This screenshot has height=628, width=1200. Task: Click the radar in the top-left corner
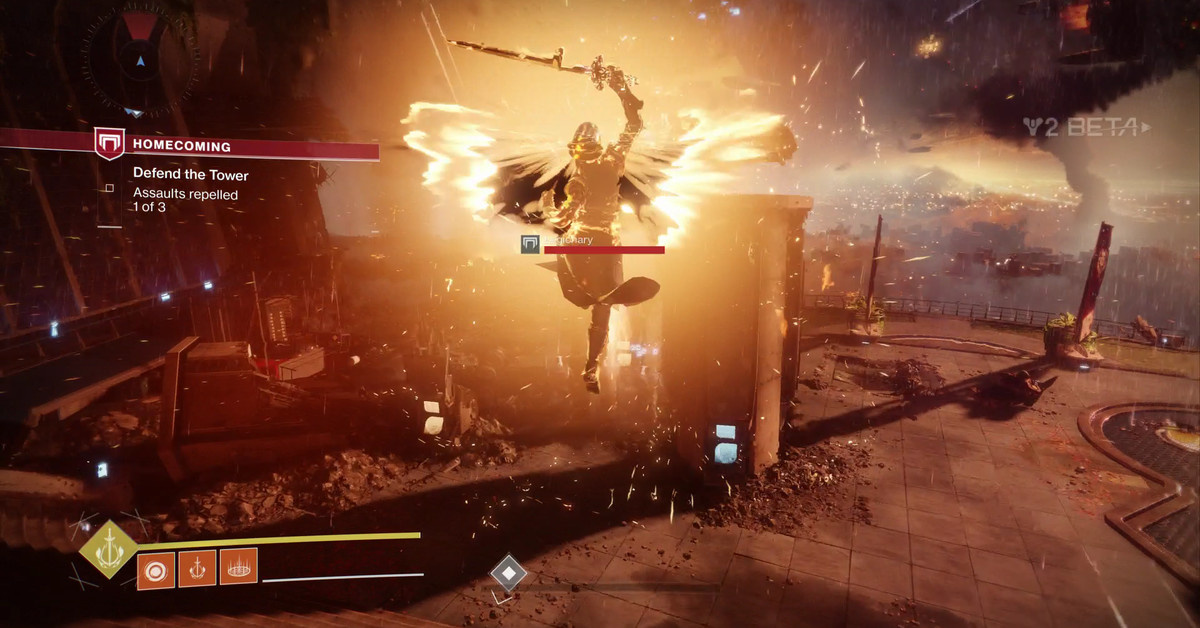(139, 58)
